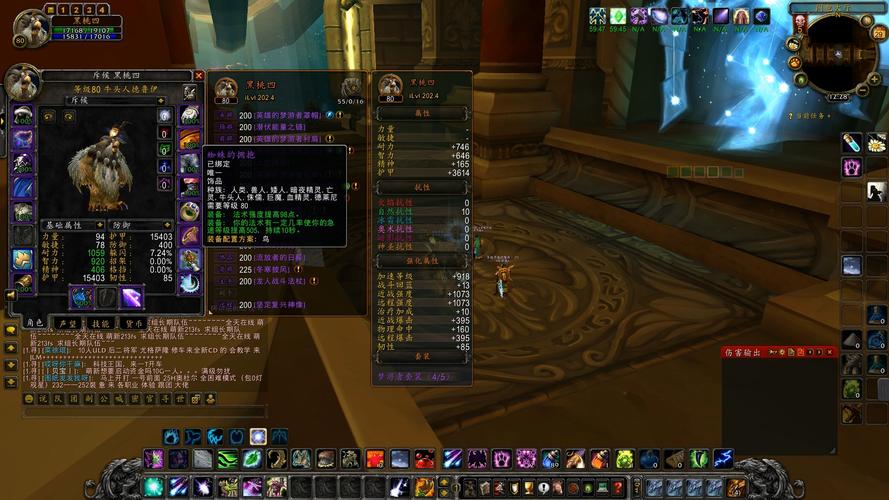The width and height of the screenshot is (889, 500).
Task: Select the 角色 (Character) tab
Action: point(34,323)
